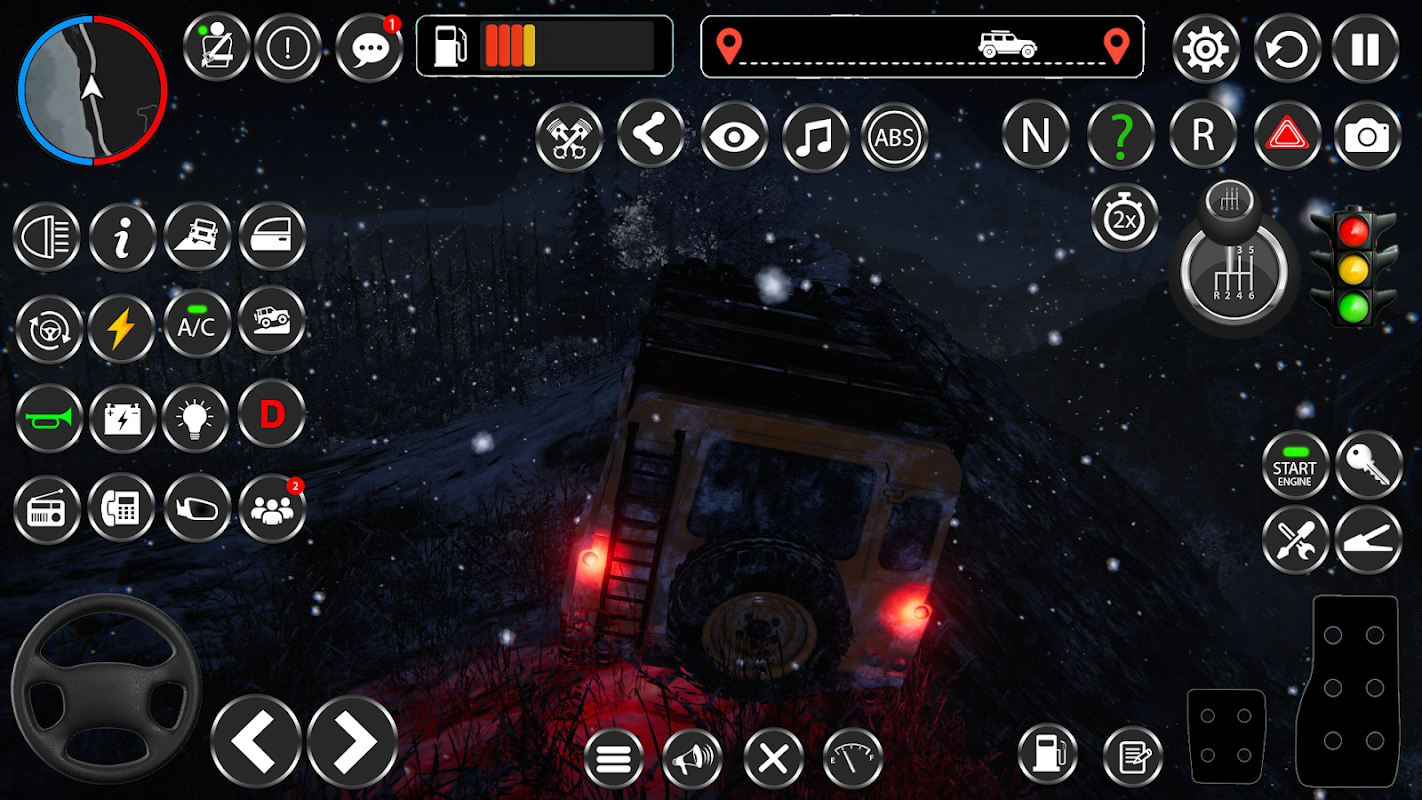The width and height of the screenshot is (1422, 800).
Task: Tap the Start Engine button
Action: pyautogui.click(x=1295, y=465)
